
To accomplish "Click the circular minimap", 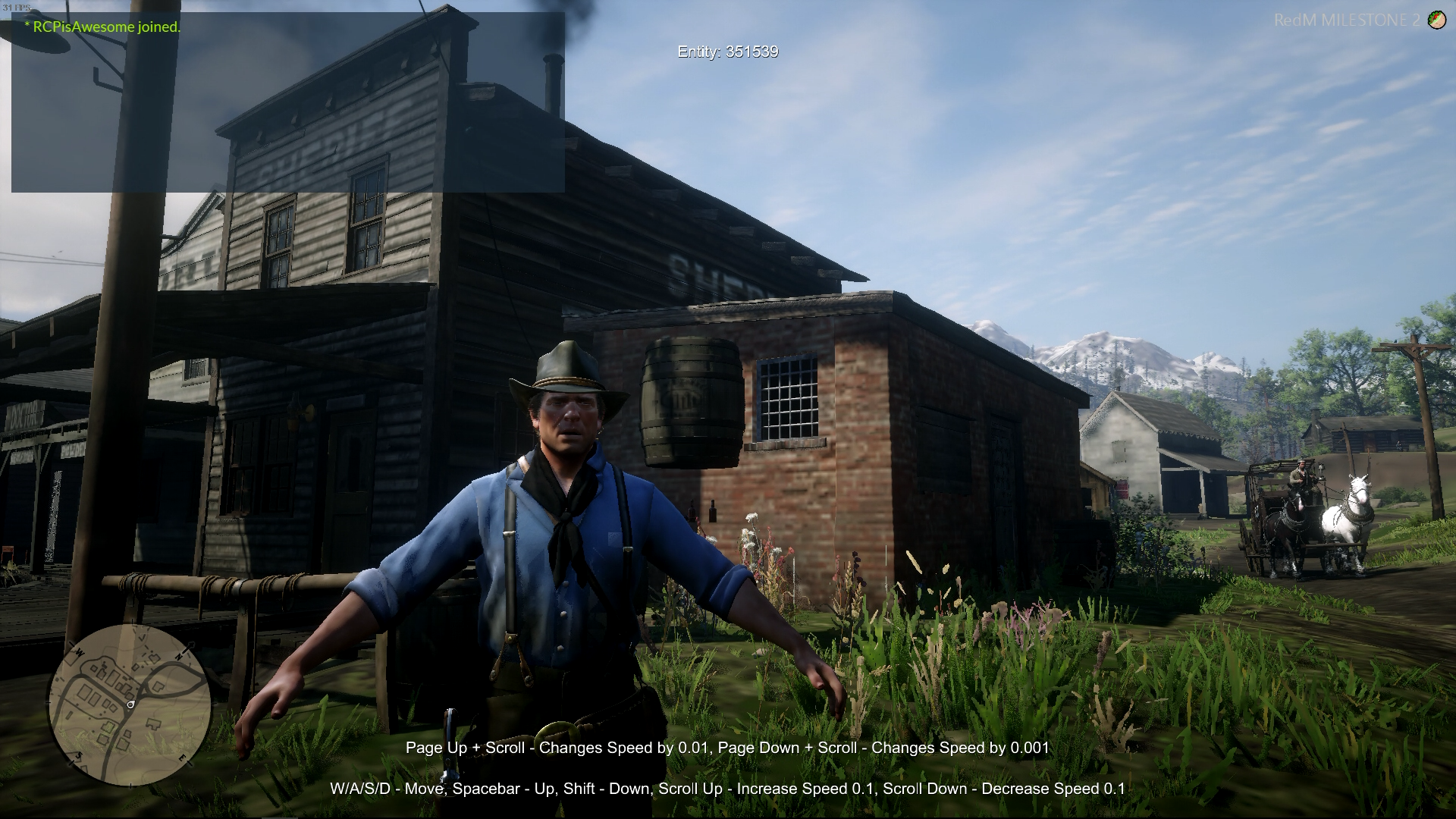I will point(130,704).
